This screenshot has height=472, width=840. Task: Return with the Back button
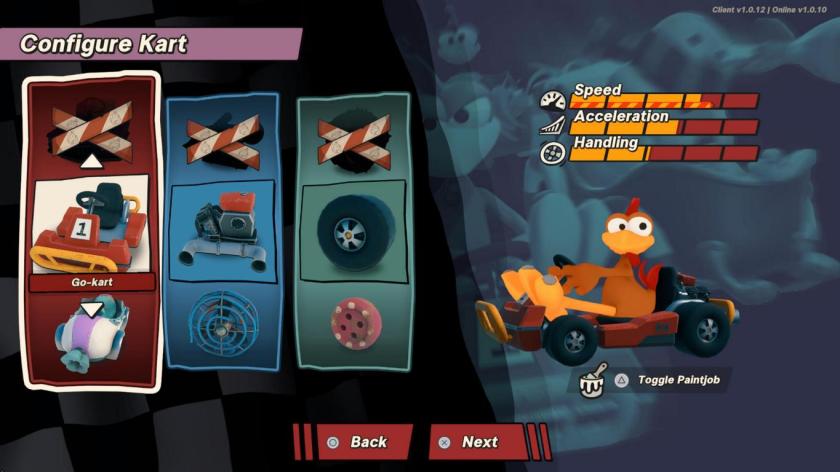[366, 442]
